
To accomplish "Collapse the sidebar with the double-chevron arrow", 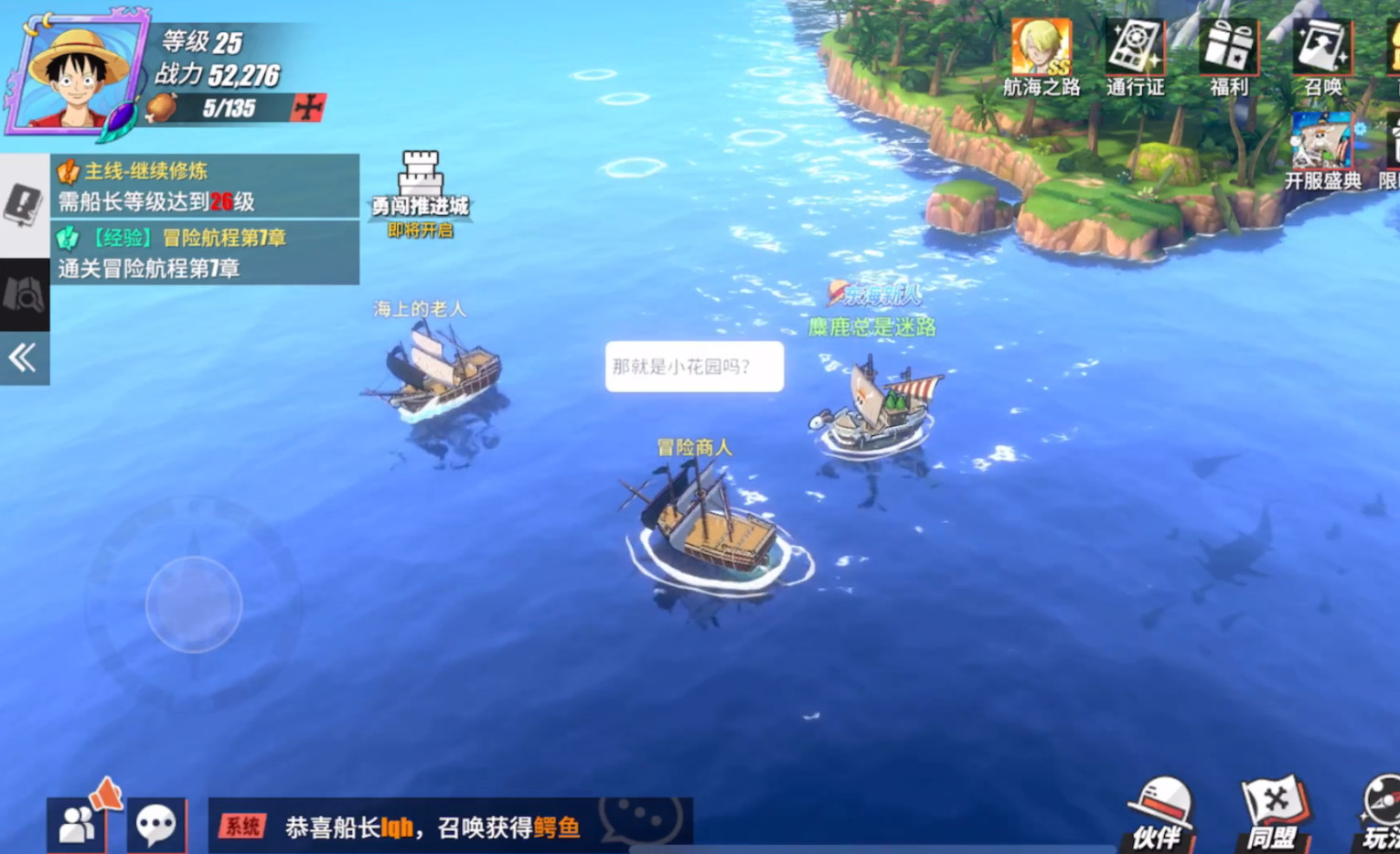I will pyautogui.click(x=20, y=357).
